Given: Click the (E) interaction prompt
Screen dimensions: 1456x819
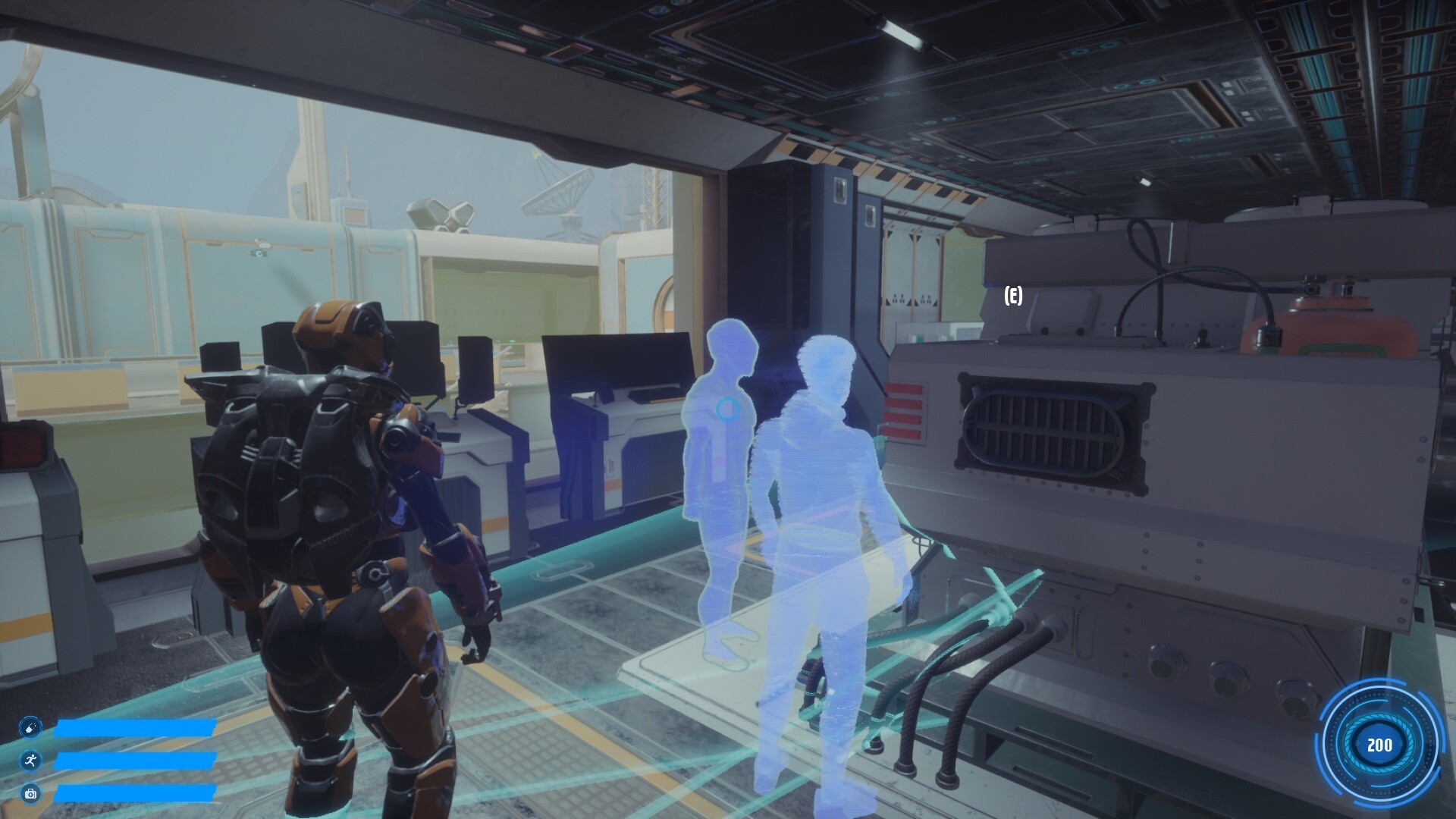Looking at the screenshot, I should pos(1012,294).
